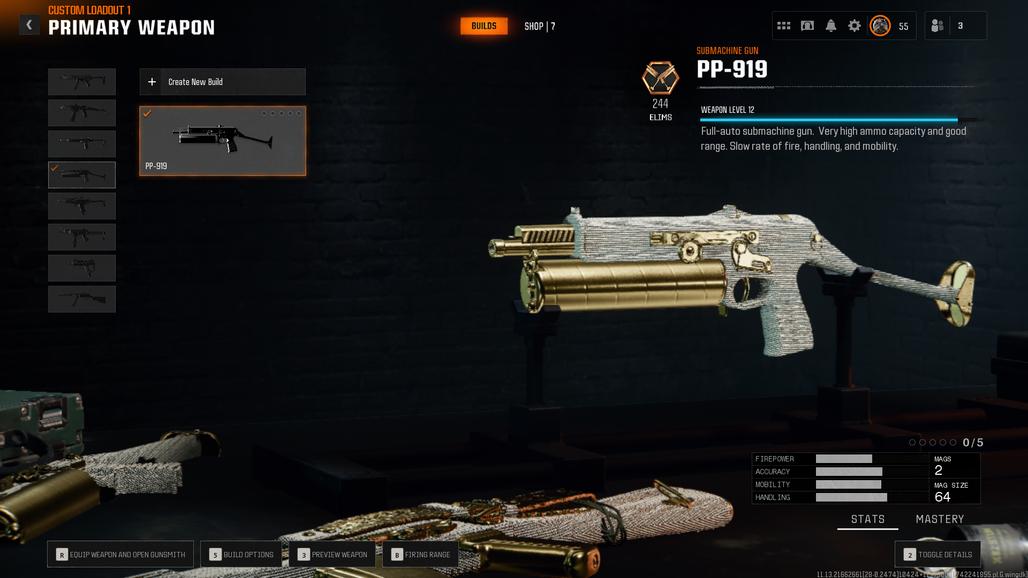The height and width of the screenshot is (578, 1028).
Task: Open player profile avatar
Action: [x=880, y=26]
